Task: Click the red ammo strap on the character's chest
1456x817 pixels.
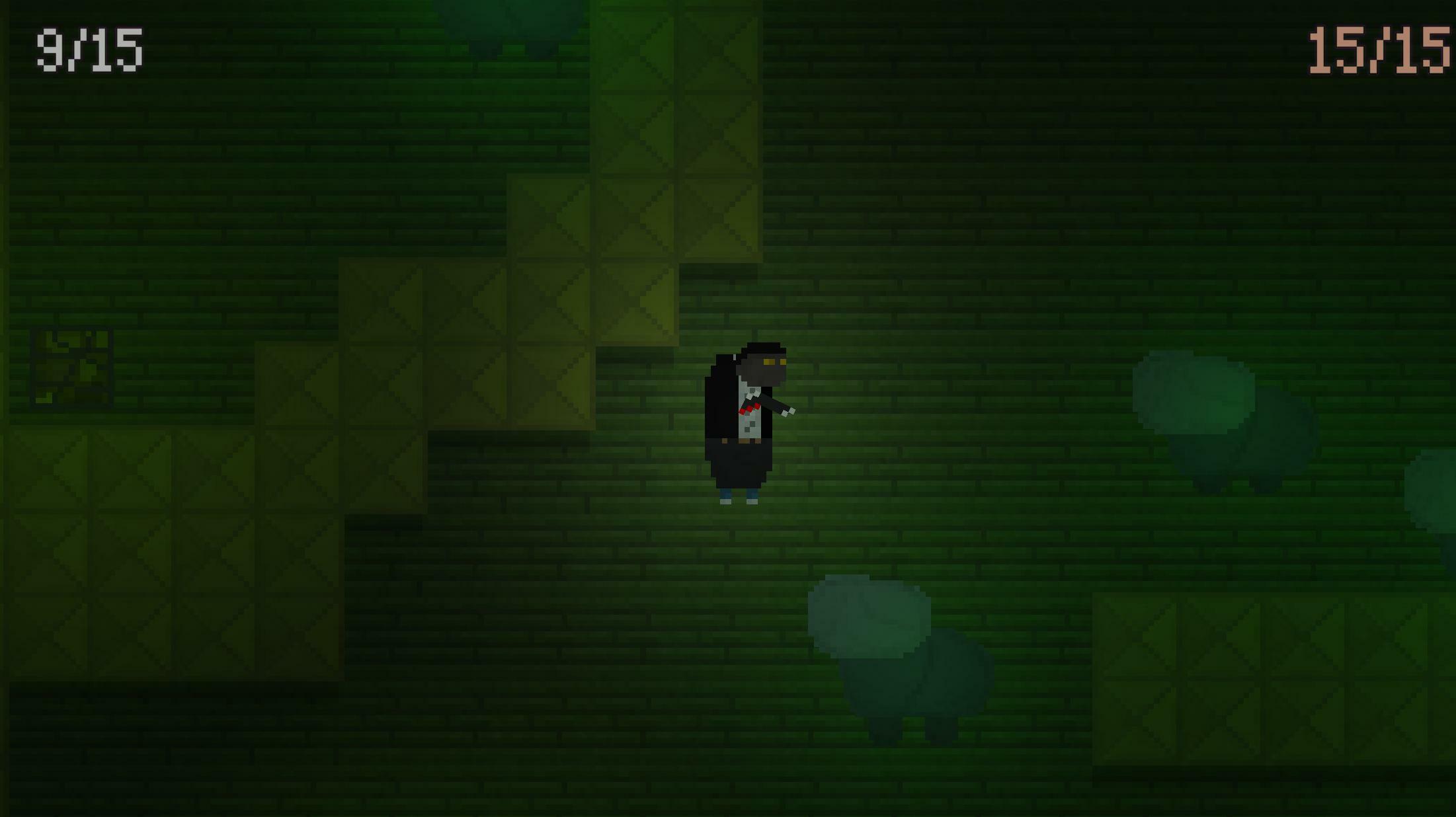Action: tap(749, 410)
